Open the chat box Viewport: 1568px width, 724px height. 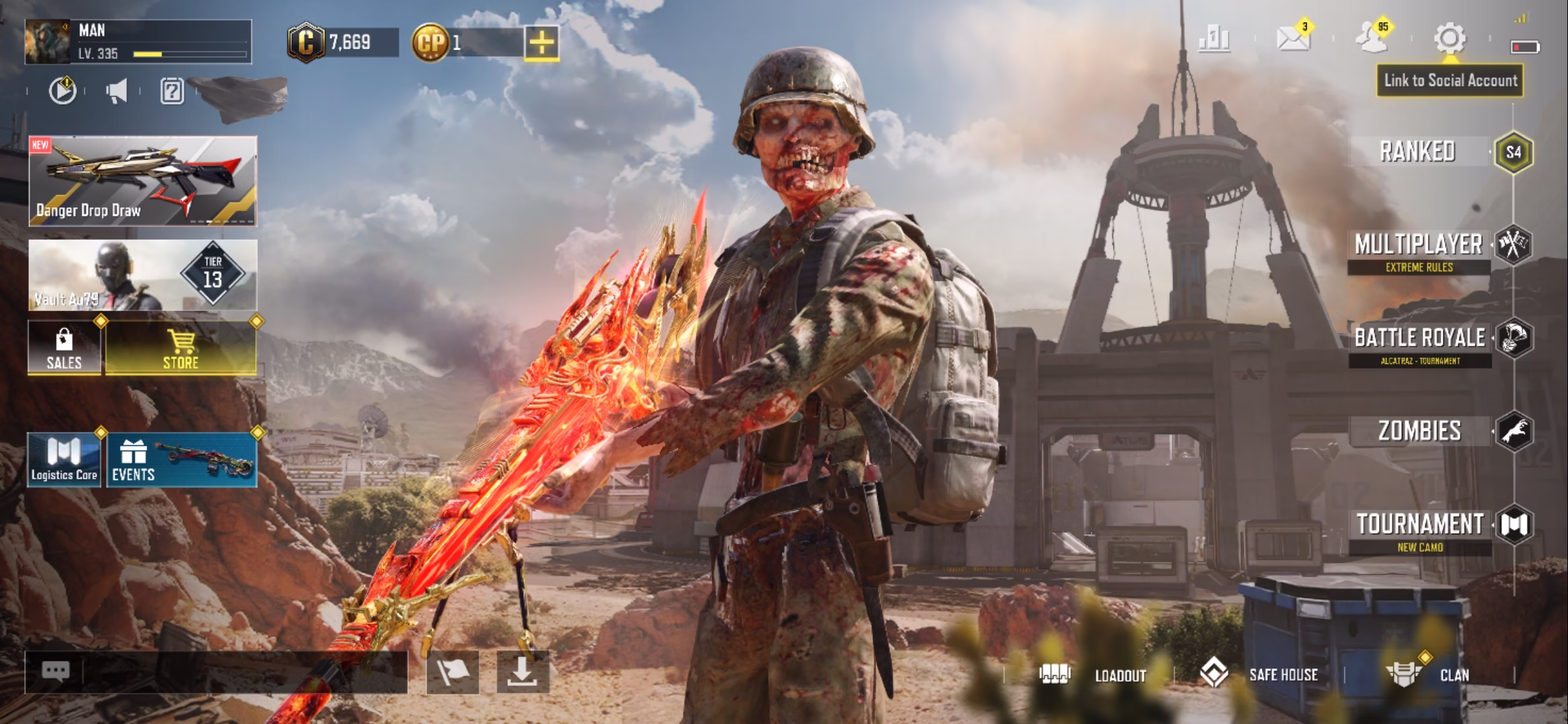tap(216, 672)
